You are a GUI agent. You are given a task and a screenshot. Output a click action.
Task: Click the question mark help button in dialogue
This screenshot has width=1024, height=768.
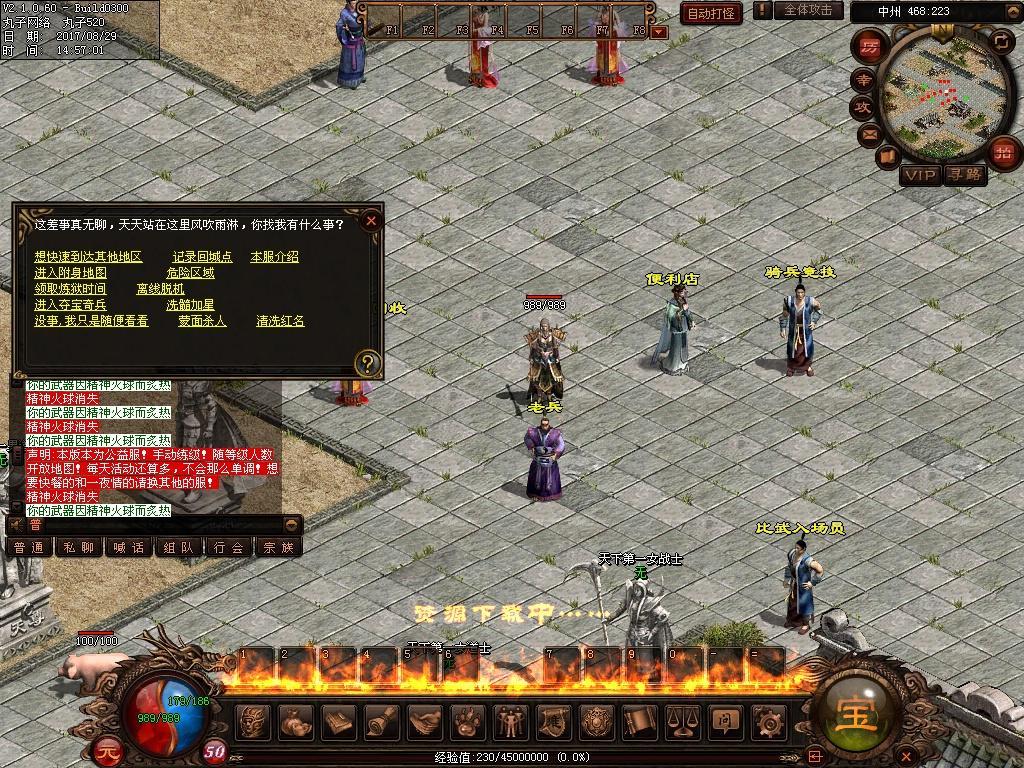[368, 363]
